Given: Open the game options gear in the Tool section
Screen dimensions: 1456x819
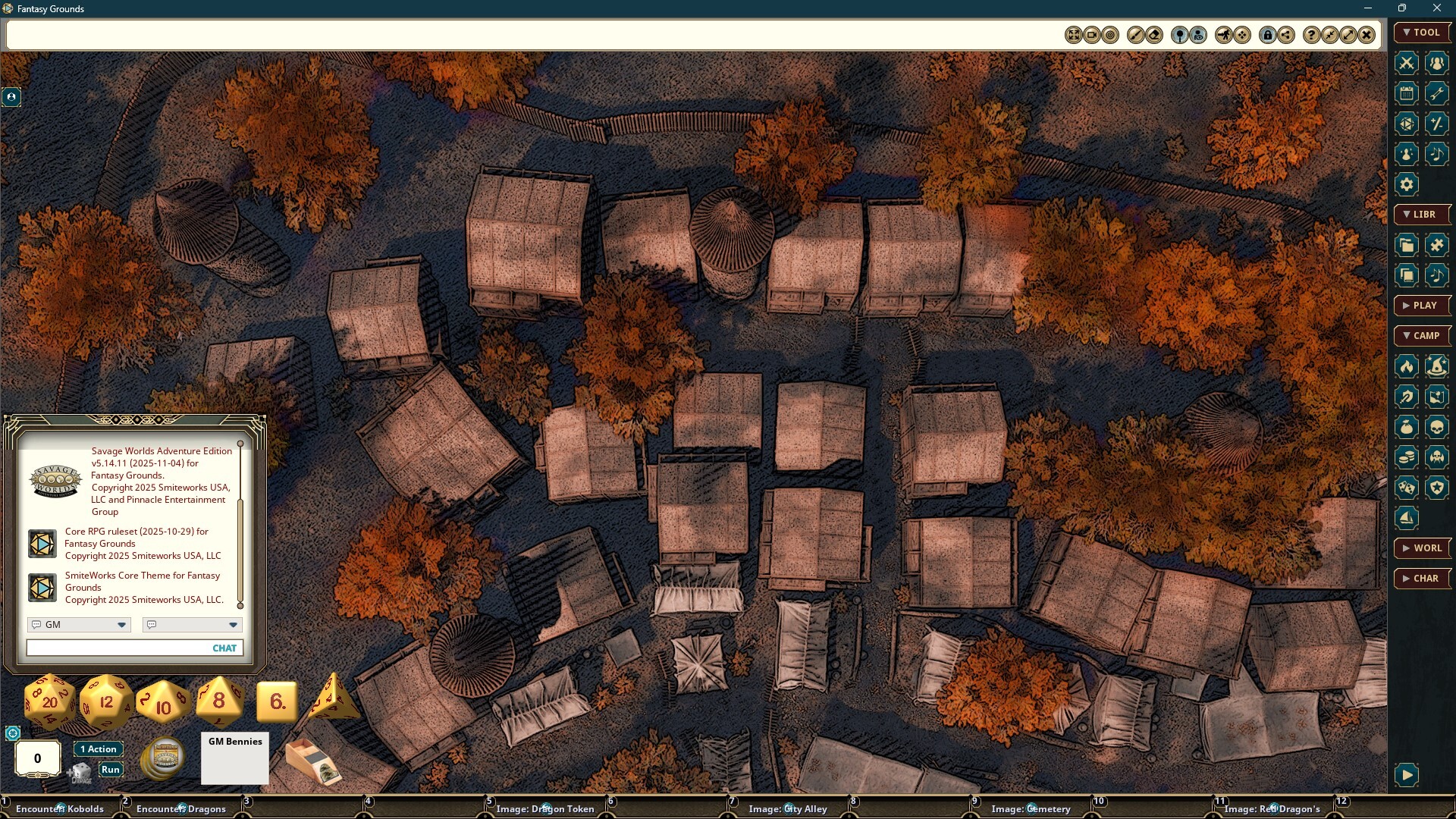Looking at the screenshot, I should pyautogui.click(x=1407, y=184).
